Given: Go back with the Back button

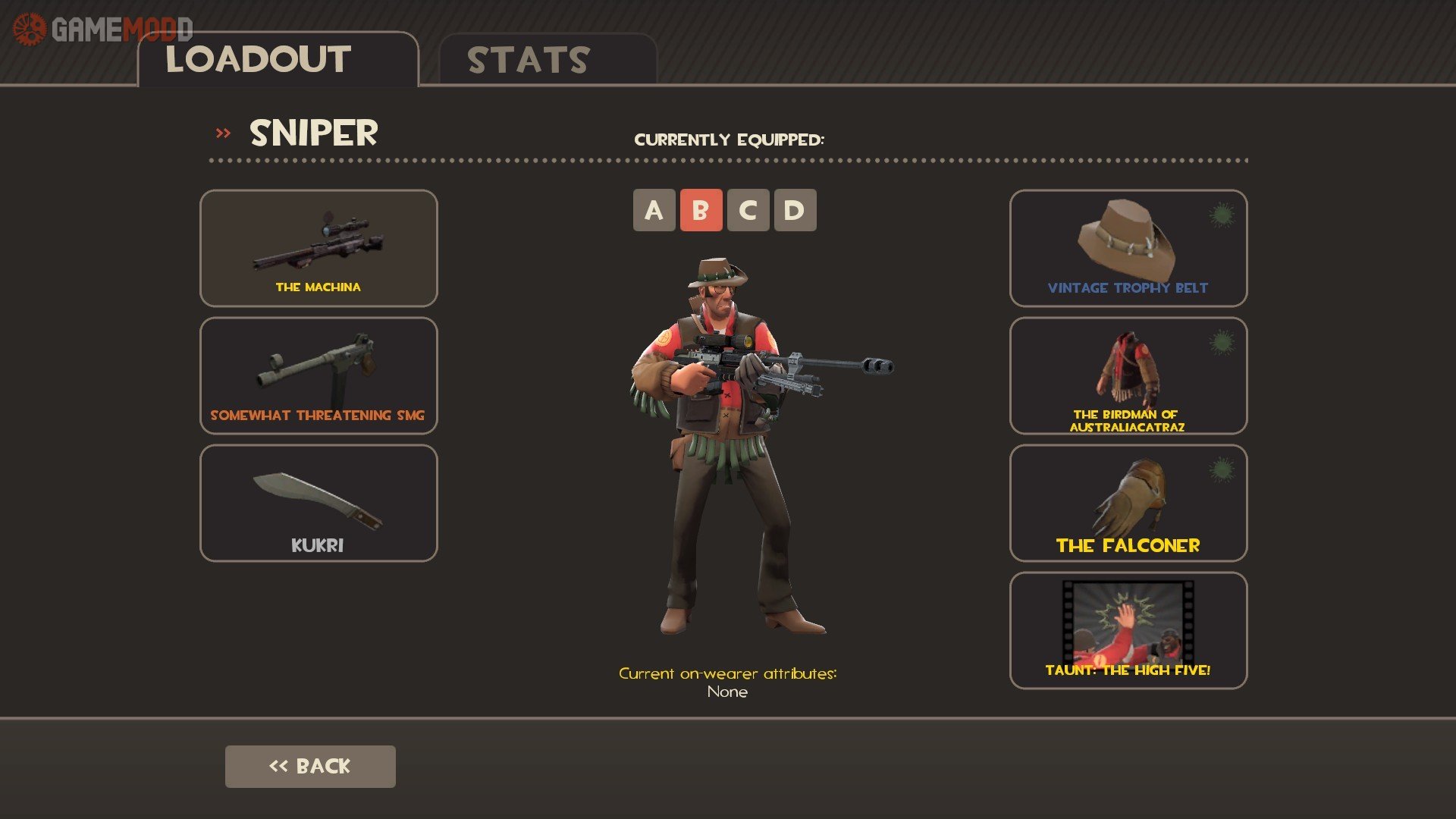Looking at the screenshot, I should 310,766.
